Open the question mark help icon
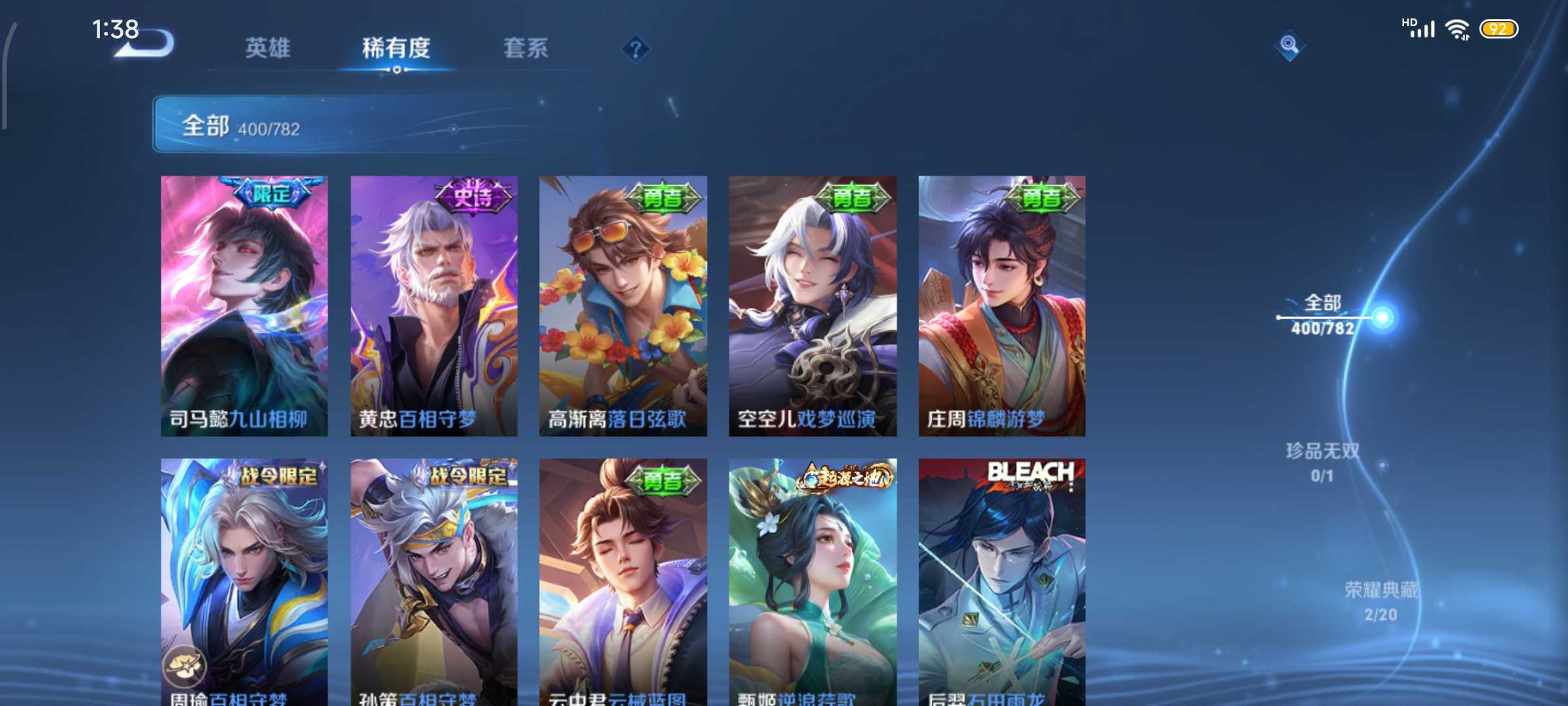 click(x=635, y=49)
